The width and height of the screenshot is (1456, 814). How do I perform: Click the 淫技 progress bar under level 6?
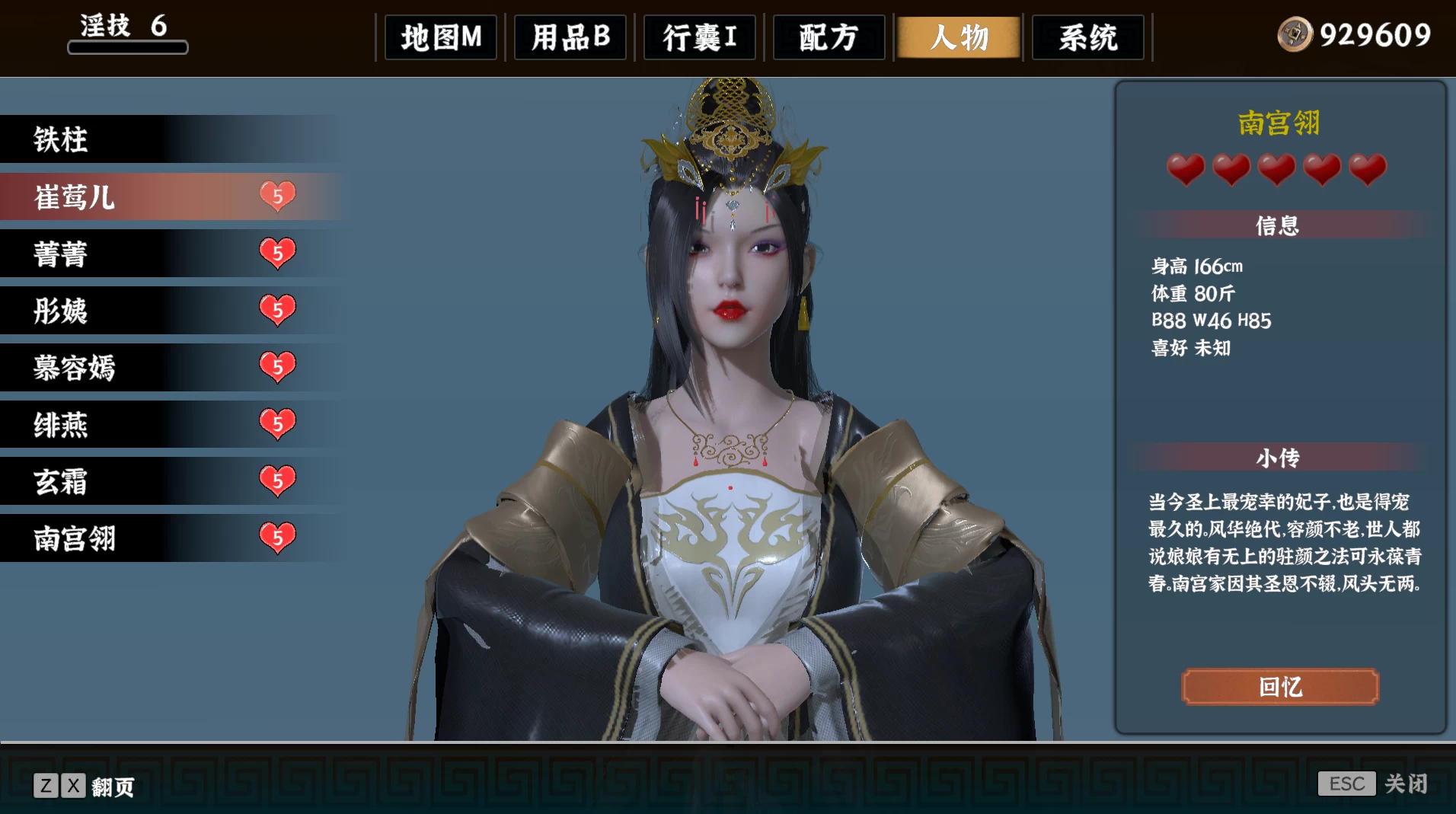[127, 47]
